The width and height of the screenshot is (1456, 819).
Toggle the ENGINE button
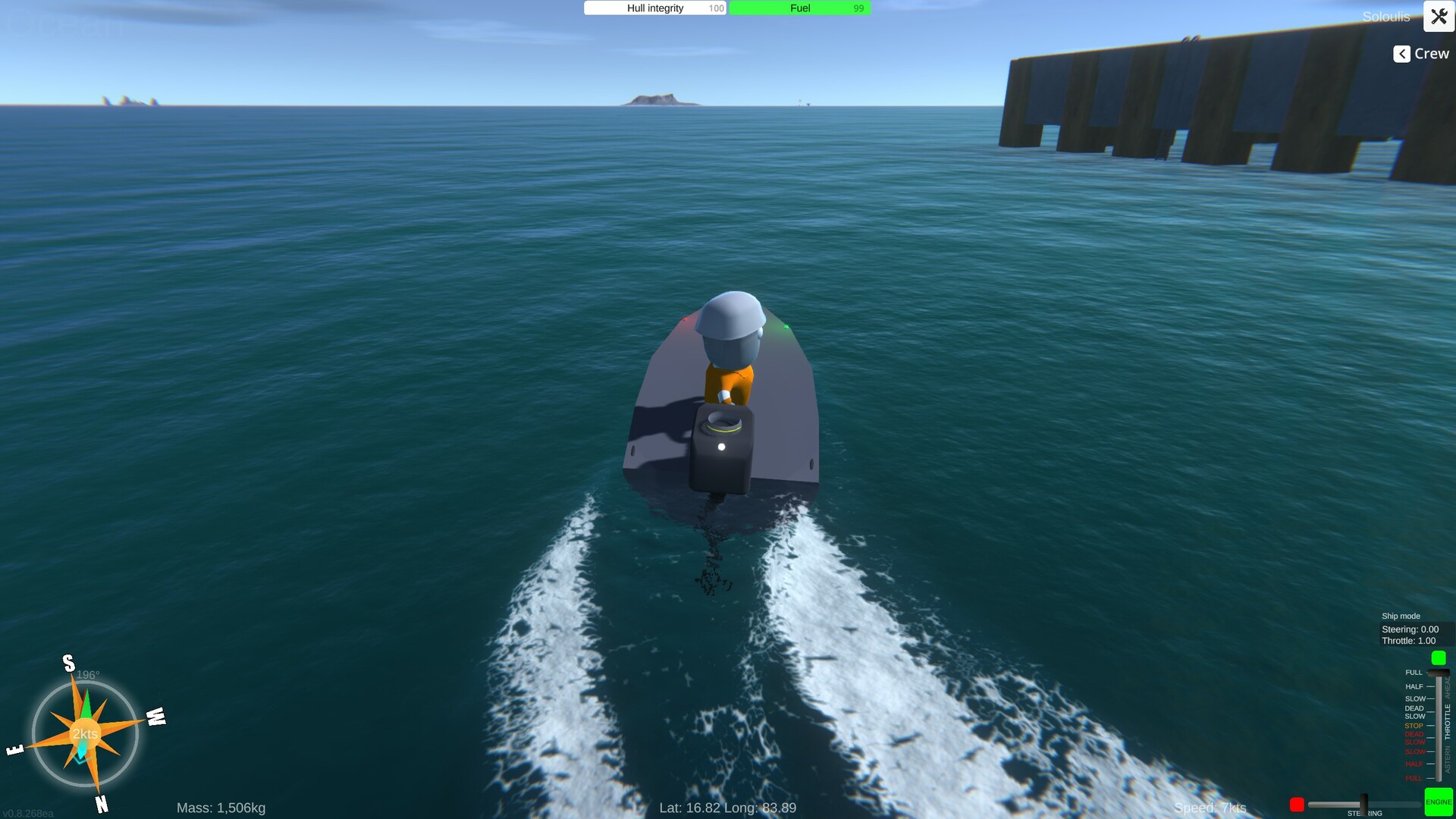(x=1439, y=801)
